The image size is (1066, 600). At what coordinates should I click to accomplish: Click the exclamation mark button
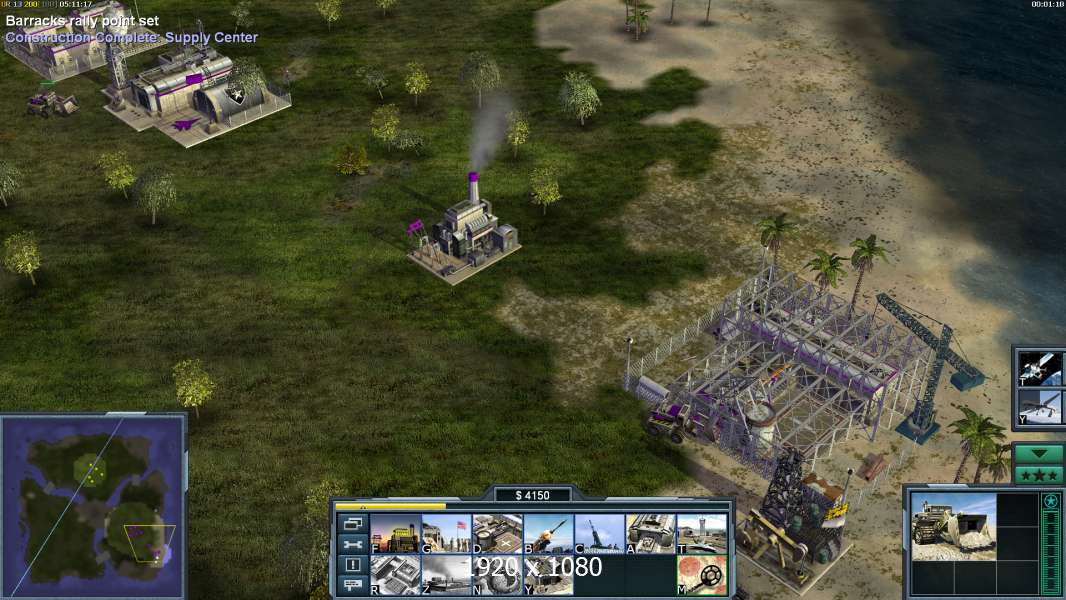351,564
